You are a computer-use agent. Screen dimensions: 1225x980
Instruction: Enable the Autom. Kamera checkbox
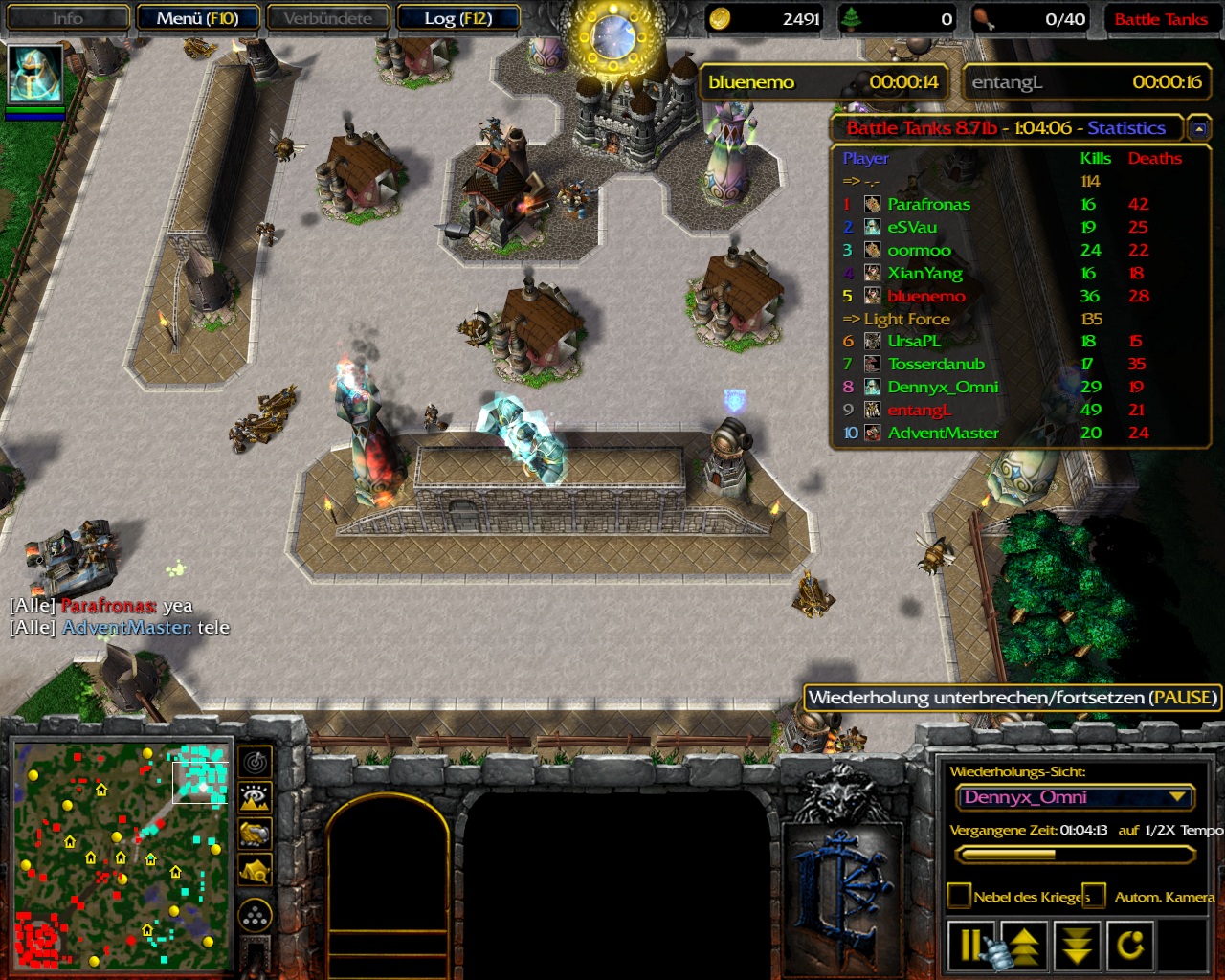1094,896
